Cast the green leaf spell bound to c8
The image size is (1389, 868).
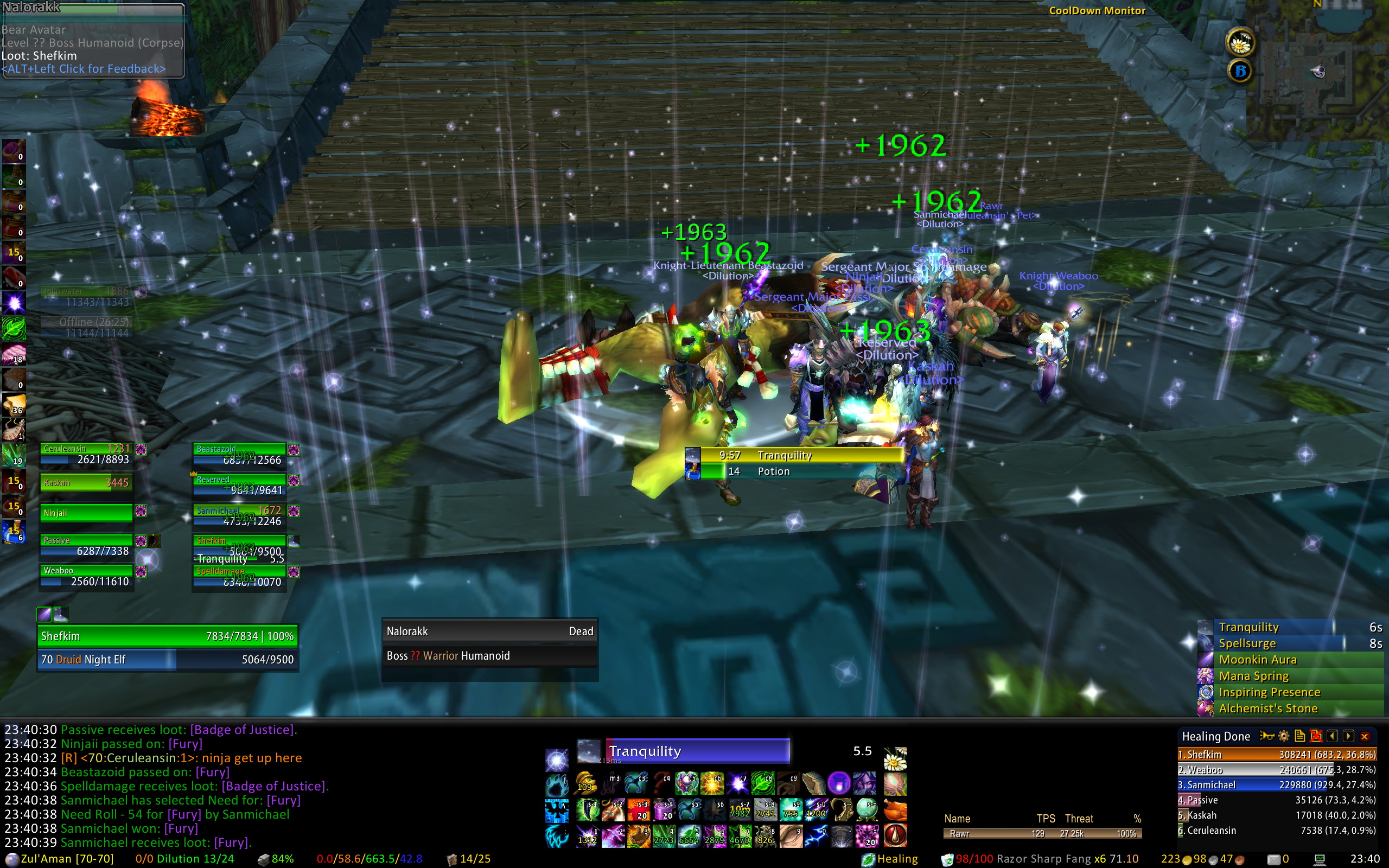(x=763, y=783)
